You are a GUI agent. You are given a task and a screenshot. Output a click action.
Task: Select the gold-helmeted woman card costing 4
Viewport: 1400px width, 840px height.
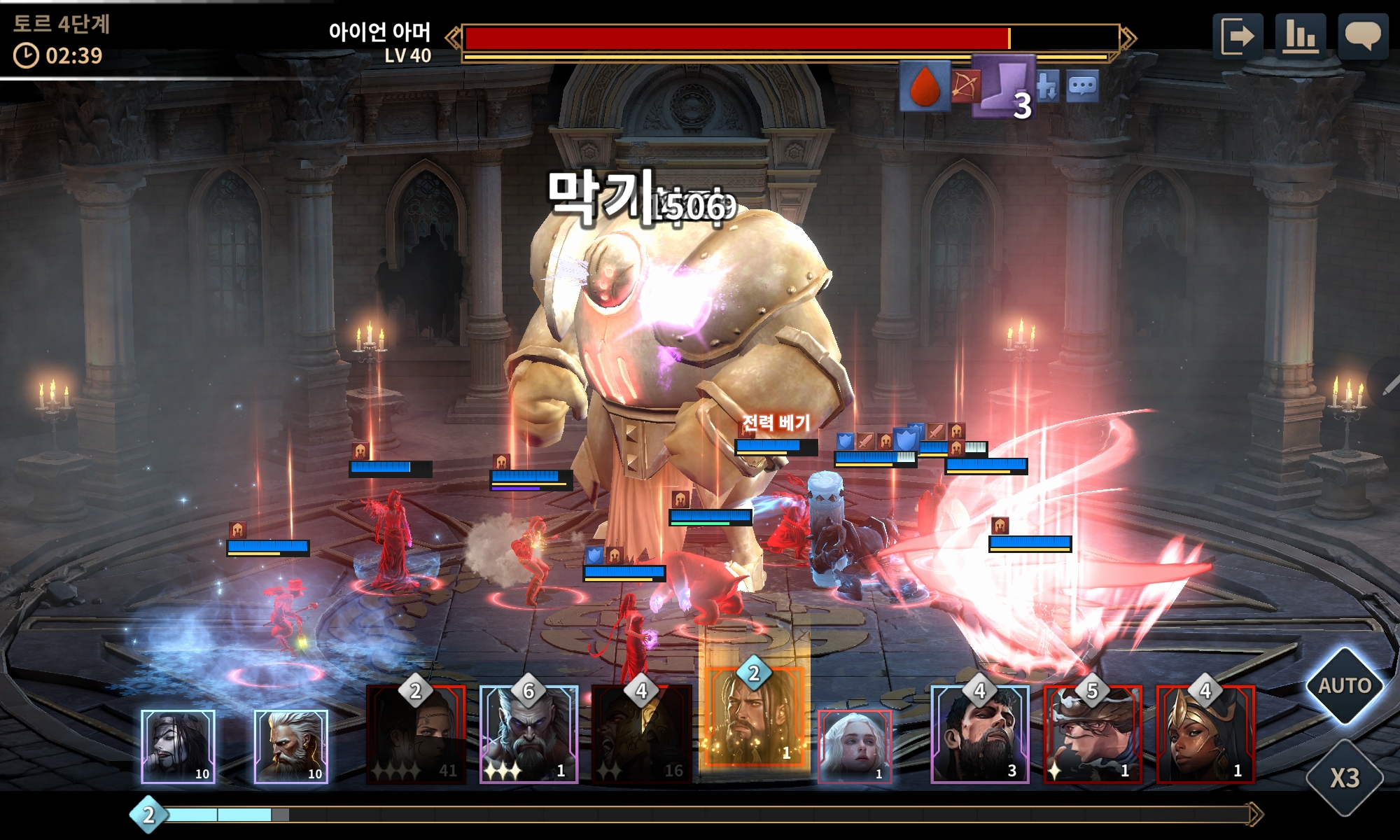1205,735
